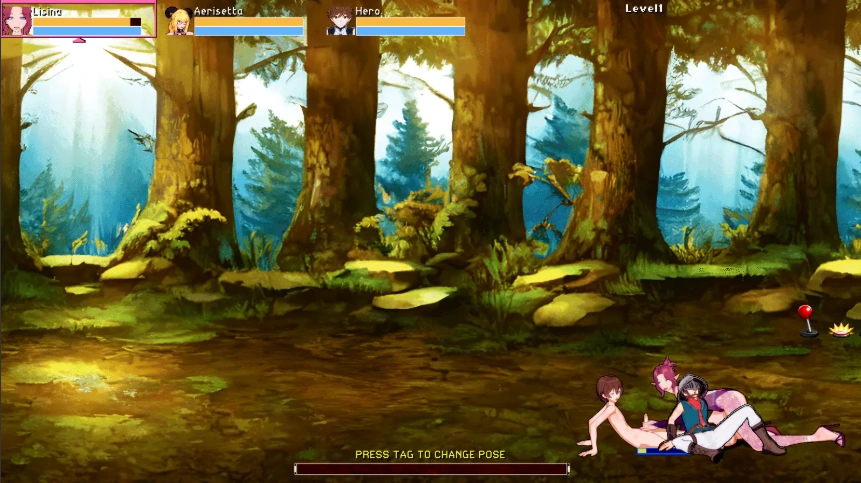Choose Aerisetta's blonde character portrait
The width and height of the screenshot is (861, 483).
(x=179, y=21)
